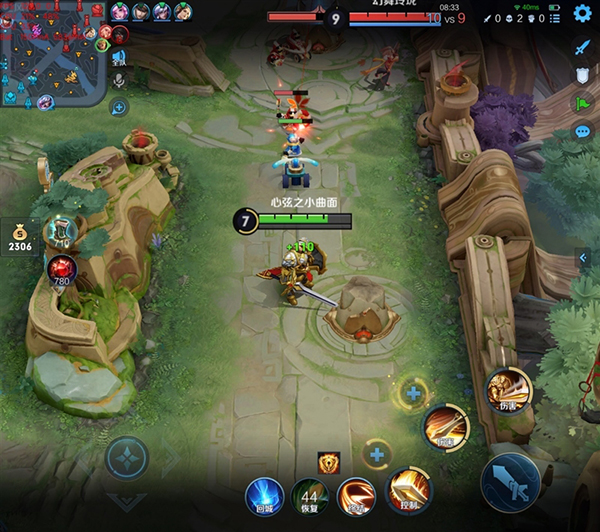Image resolution: width=600 pixels, height=532 pixels.
Task: Cast the 伤害 skill beside attack button
Action: [x=508, y=390]
